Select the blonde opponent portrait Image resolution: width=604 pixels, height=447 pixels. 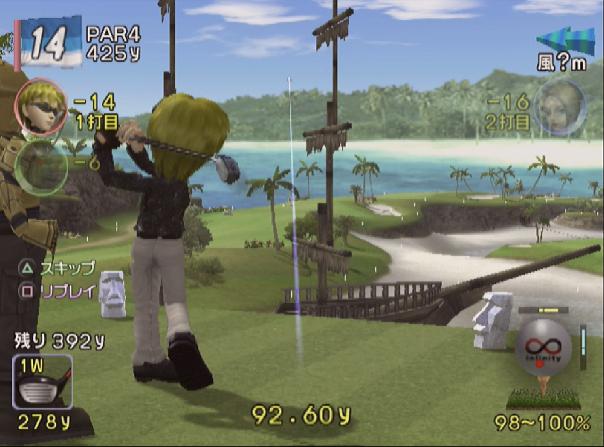(x=559, y=108)
